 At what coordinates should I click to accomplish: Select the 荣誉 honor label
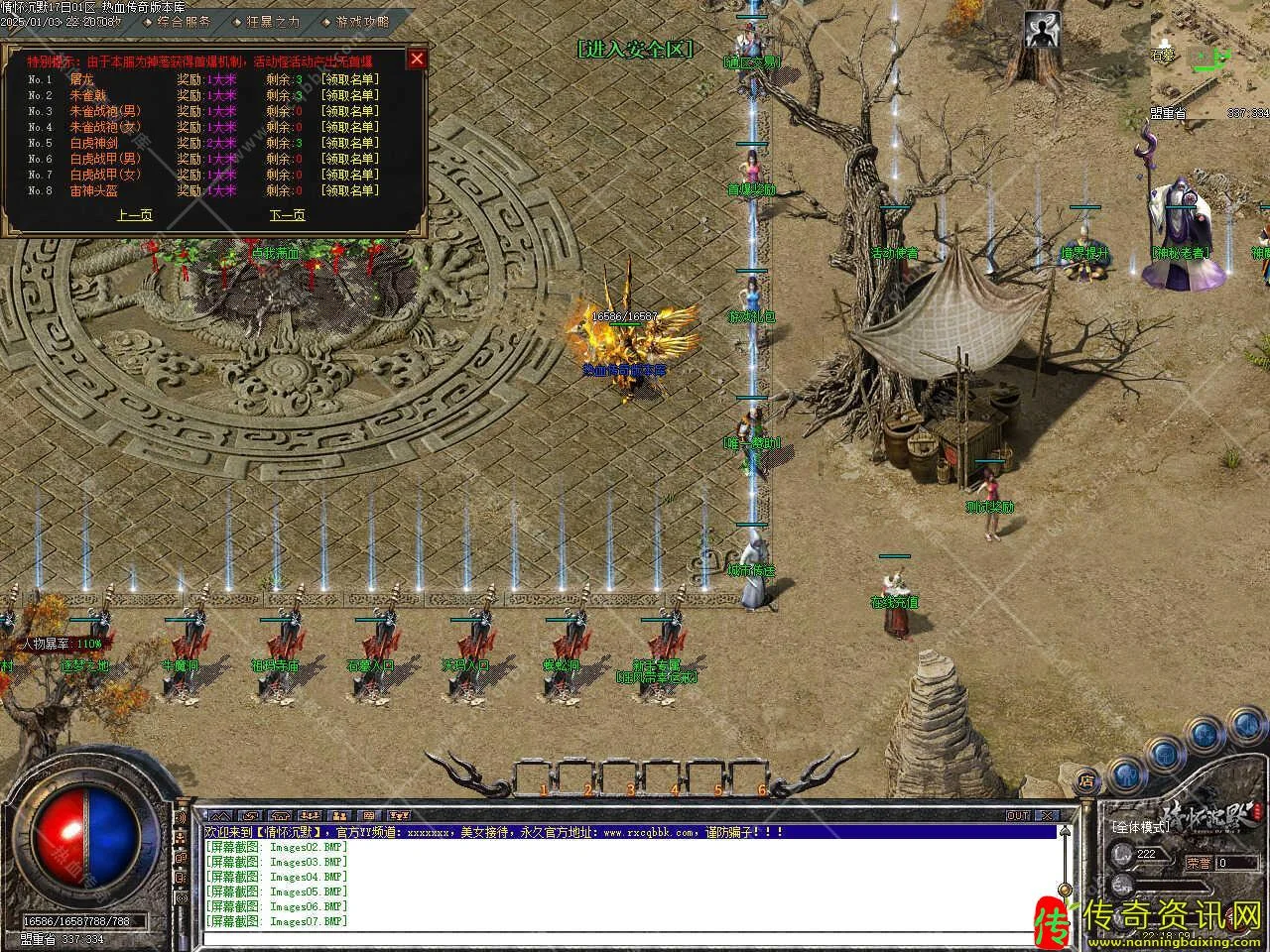(x=1199, y=863)
